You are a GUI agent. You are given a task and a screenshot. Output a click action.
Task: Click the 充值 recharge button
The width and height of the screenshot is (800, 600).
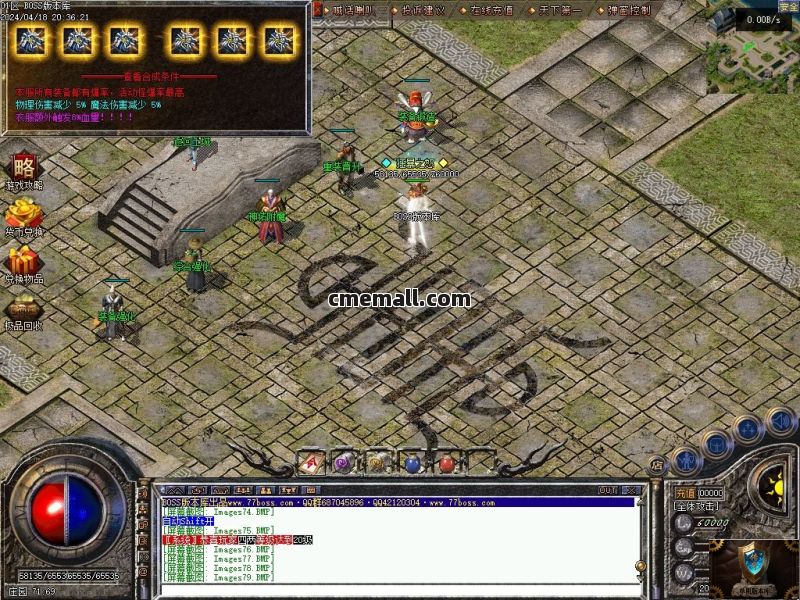(x=684, y=493)
